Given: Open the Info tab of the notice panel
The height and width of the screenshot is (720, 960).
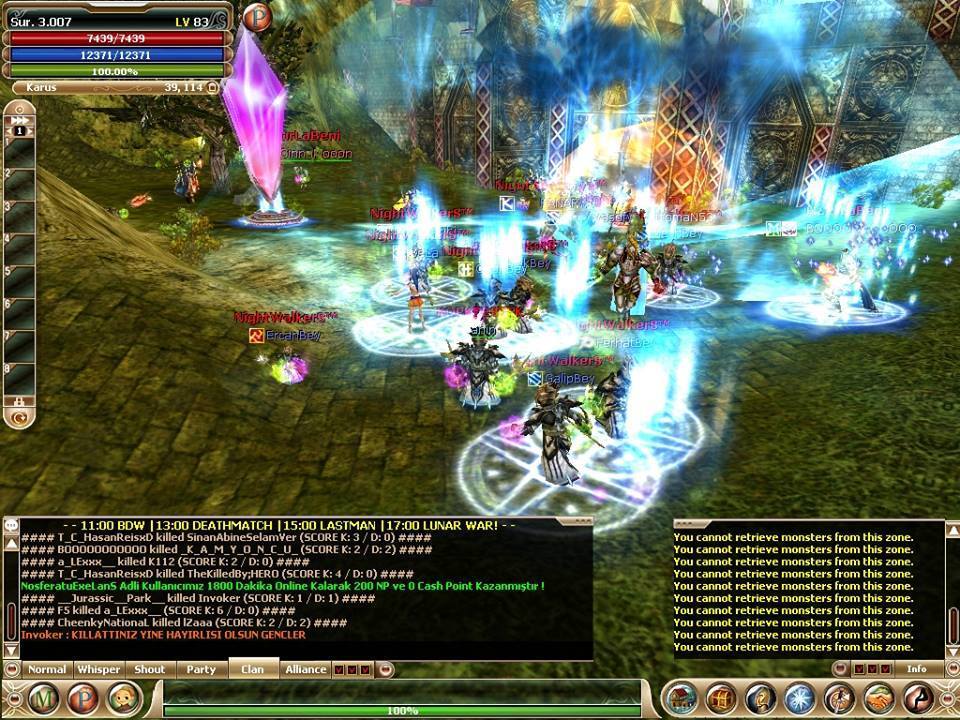Looking at the screenshot, I should point(916,669).
